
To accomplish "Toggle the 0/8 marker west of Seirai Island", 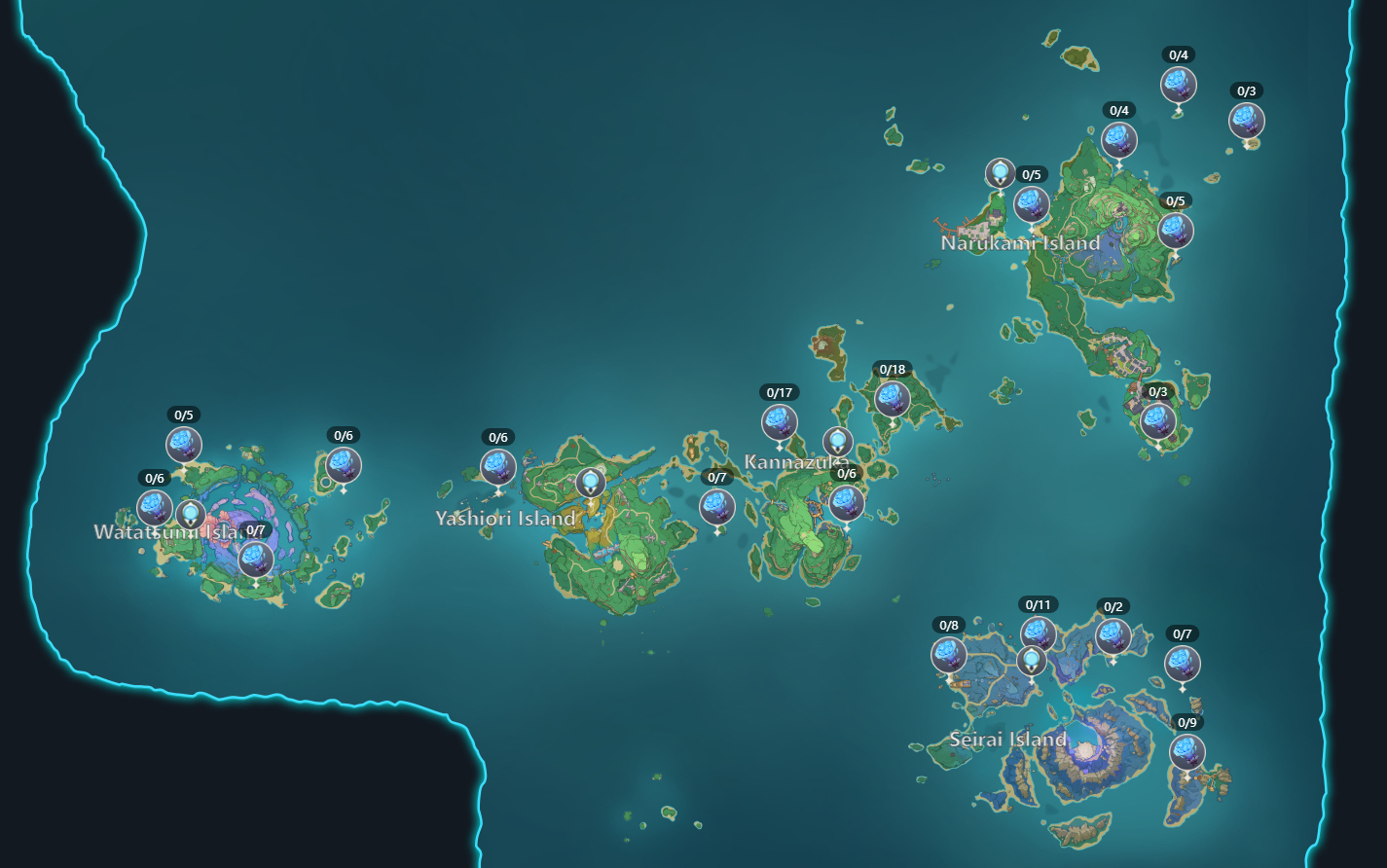I will (x=947, y=655).
